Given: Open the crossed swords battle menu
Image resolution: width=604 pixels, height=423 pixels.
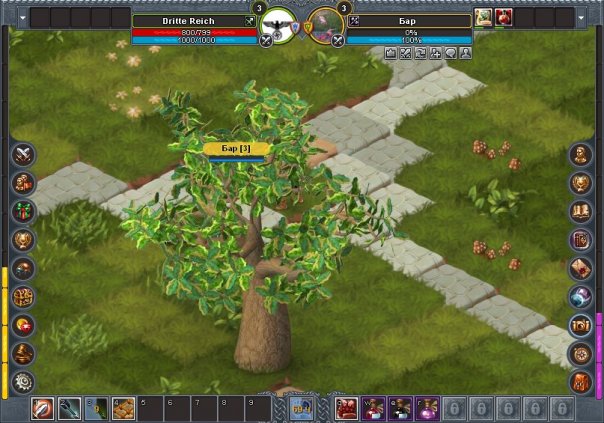Looking at the screenshot, I should point(22,155).
